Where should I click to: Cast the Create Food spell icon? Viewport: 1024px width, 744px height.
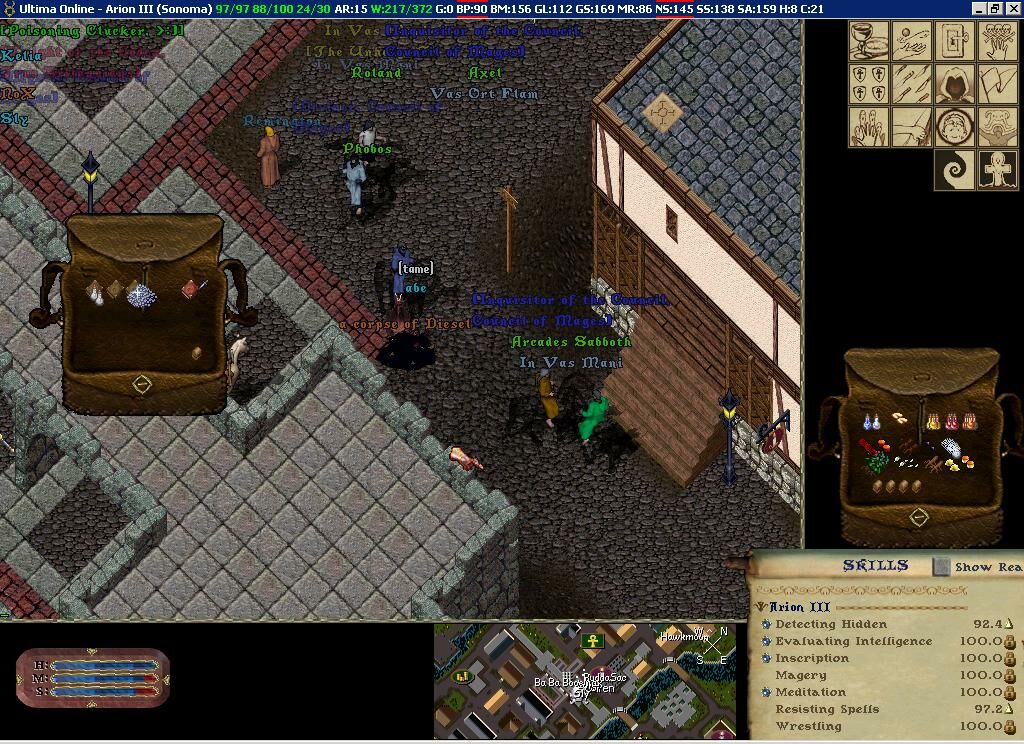click(x=869, y=41)
